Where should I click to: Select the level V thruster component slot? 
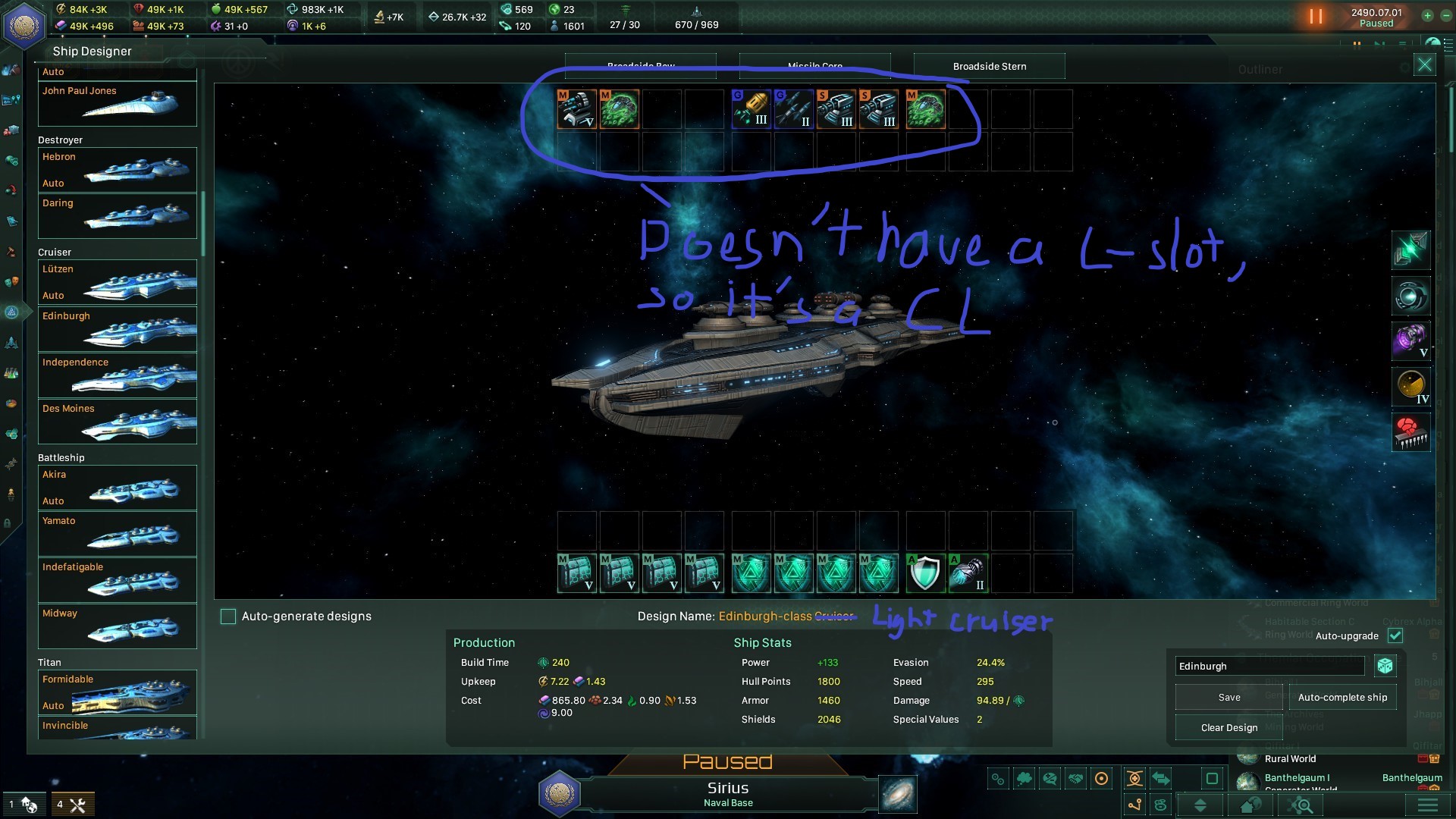click(x=1410, y=341)
